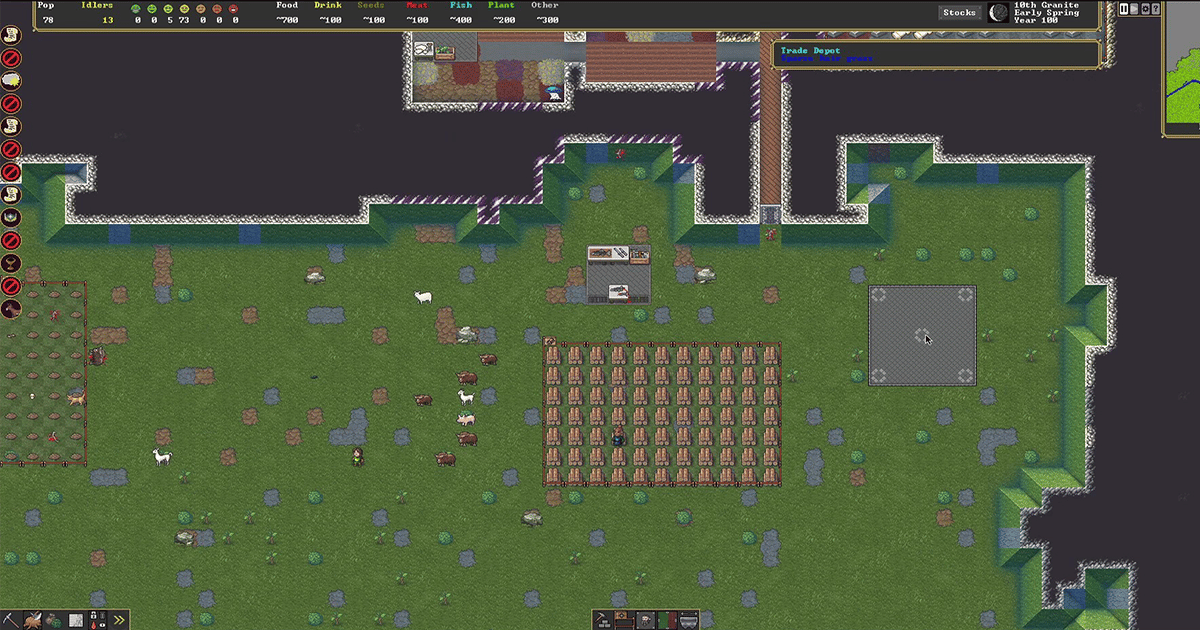Open the plant gathering tool
1200x630 pixels.
click(x=53, y=620)
